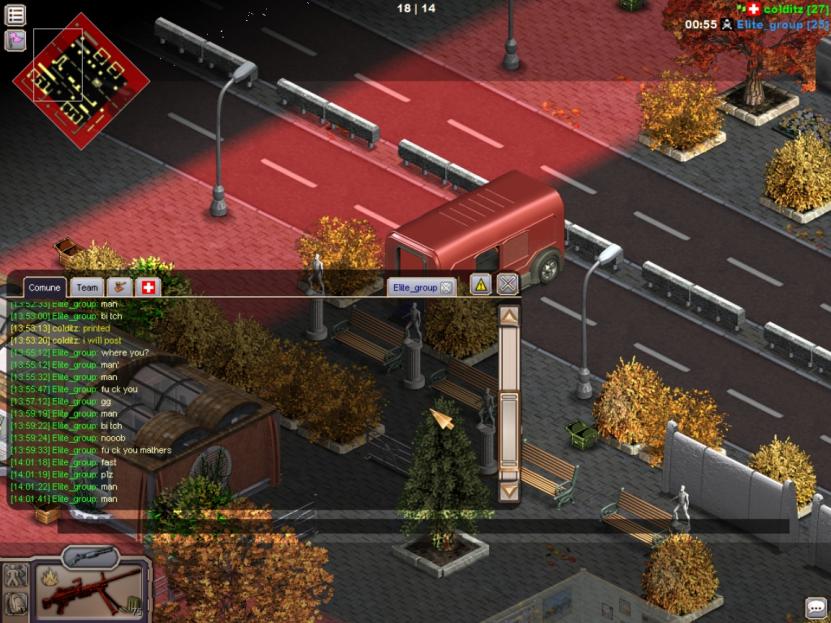Click the yellow warning triangle button
Screen dimensions: 831x623
point(481,285)
